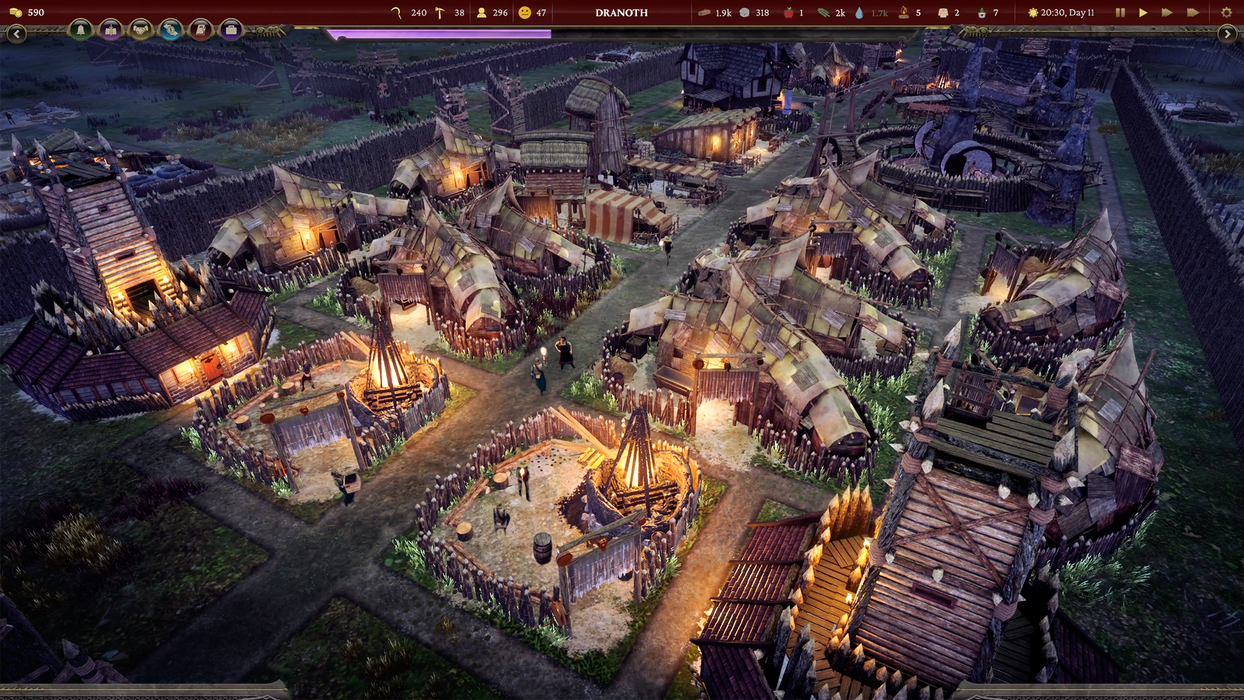This screenshot has height=700, width=1244.
Task: Select the fastest triple speed
Action: (x=1193, y=13)
